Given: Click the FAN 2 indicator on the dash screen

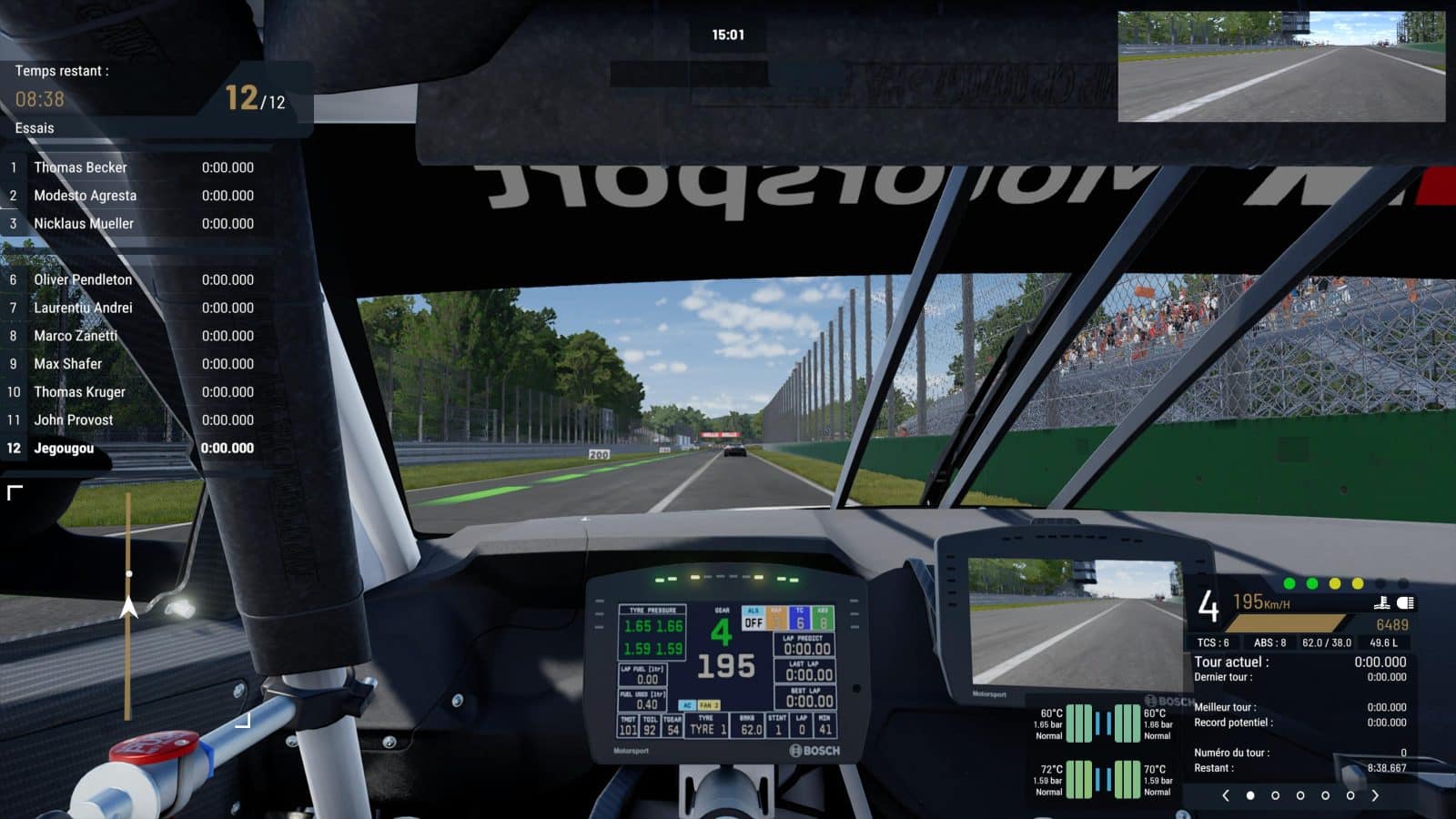Looking at the screenshot, I should click(x=709, y=705).
